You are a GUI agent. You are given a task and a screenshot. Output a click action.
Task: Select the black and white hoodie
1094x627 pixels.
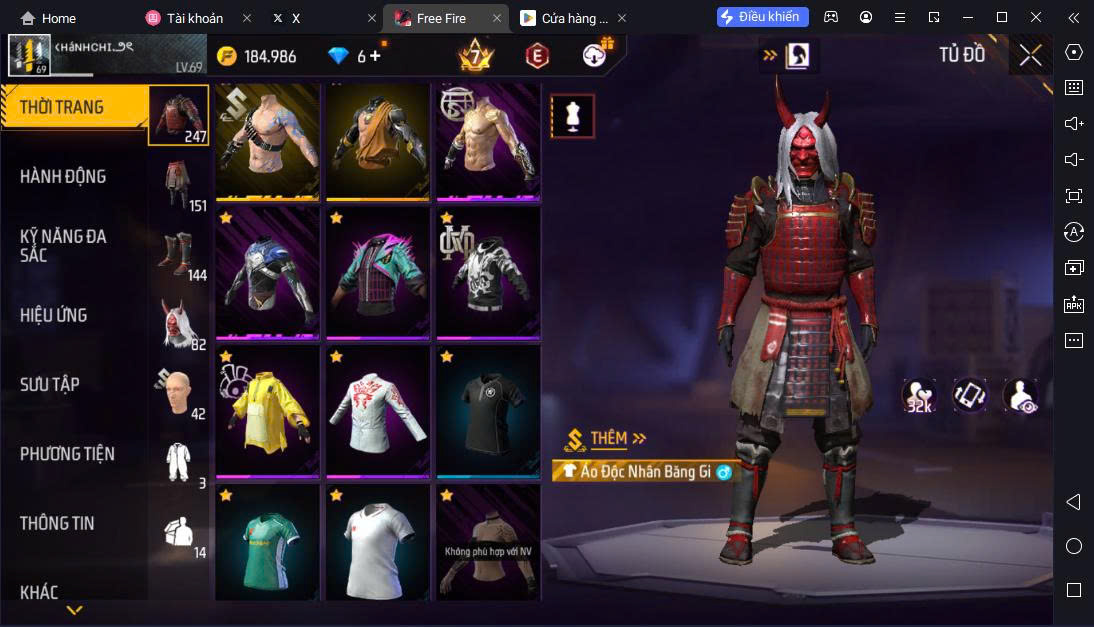coord(488,274)
